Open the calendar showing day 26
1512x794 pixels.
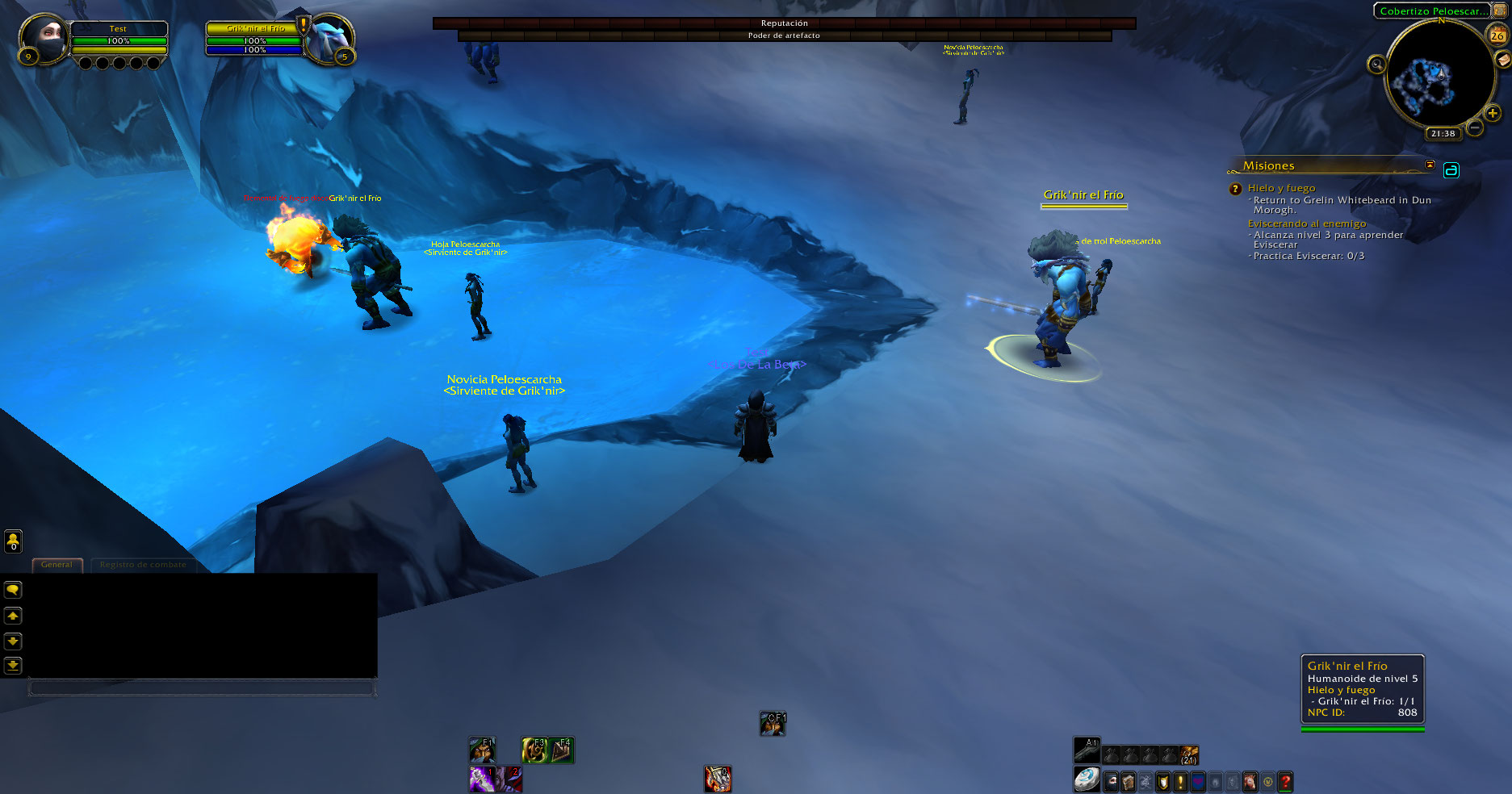point(1497,35)
